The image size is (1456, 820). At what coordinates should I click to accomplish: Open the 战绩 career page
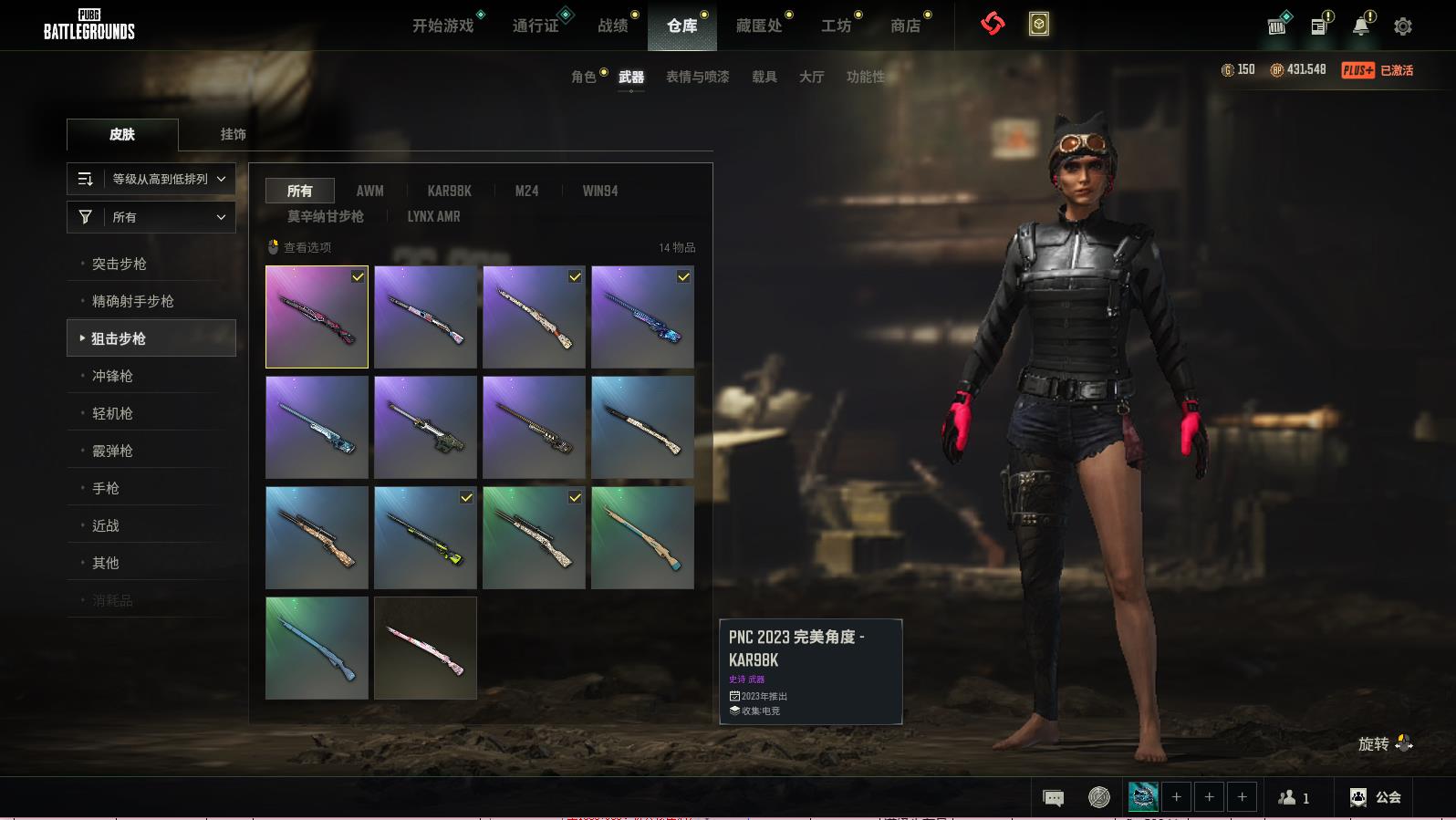613,26
